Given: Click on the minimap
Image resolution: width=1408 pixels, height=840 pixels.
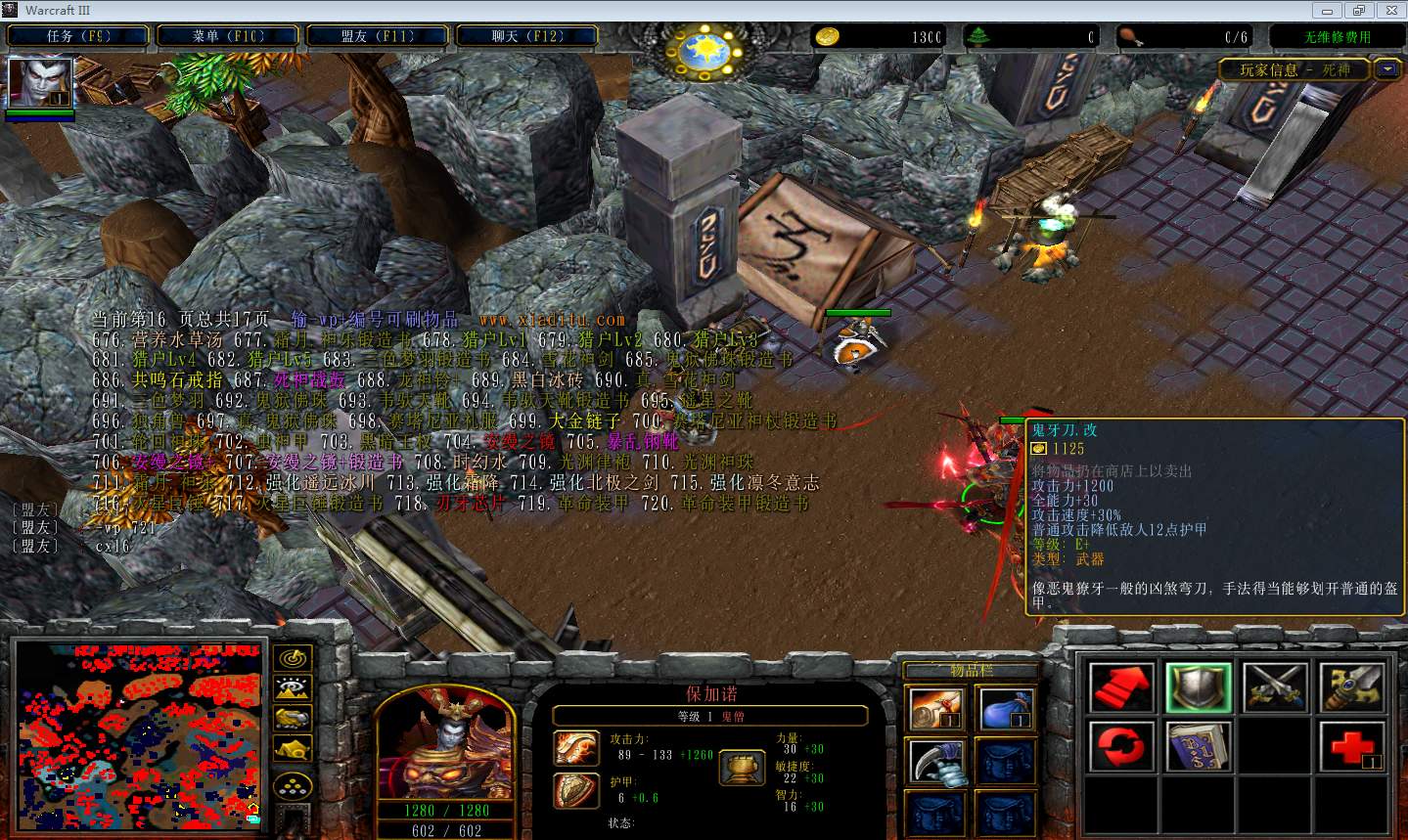Looking at the screenshot, I should point(138,732).
